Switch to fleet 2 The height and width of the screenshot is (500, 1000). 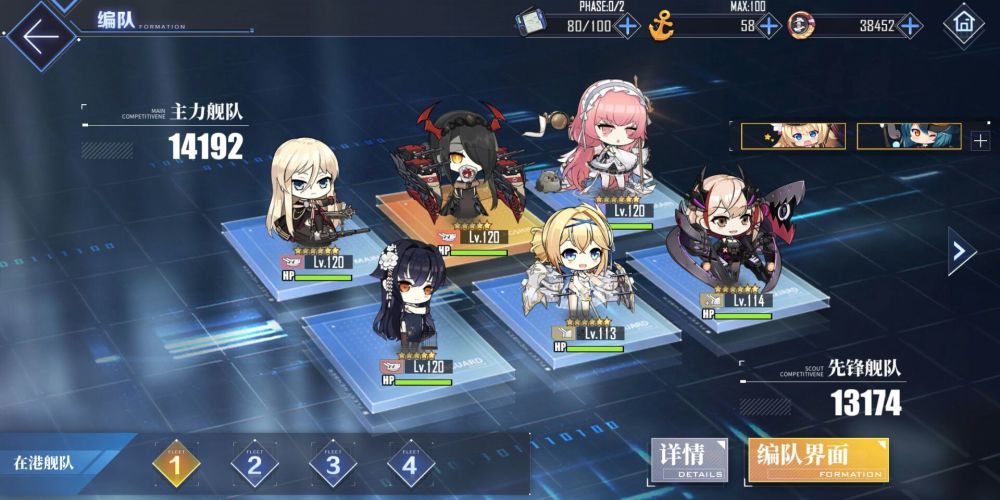(254, 463)
